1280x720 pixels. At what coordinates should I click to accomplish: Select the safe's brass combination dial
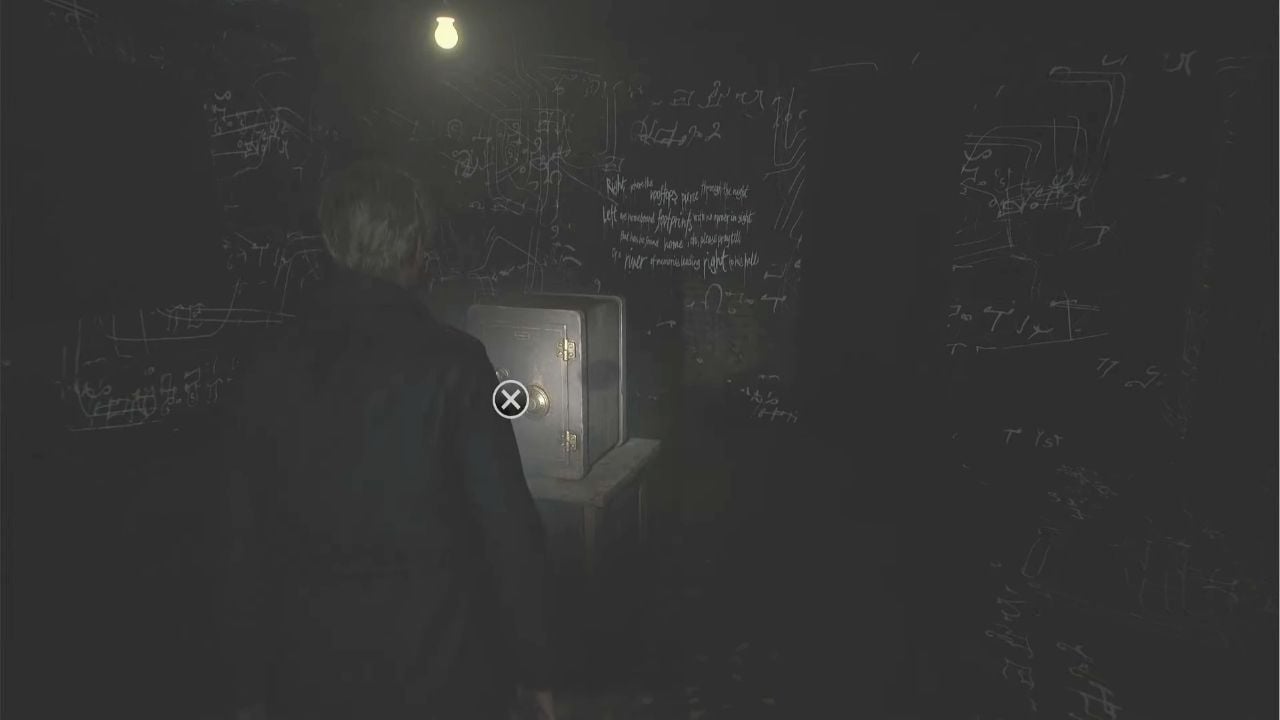tap(539, 399)
